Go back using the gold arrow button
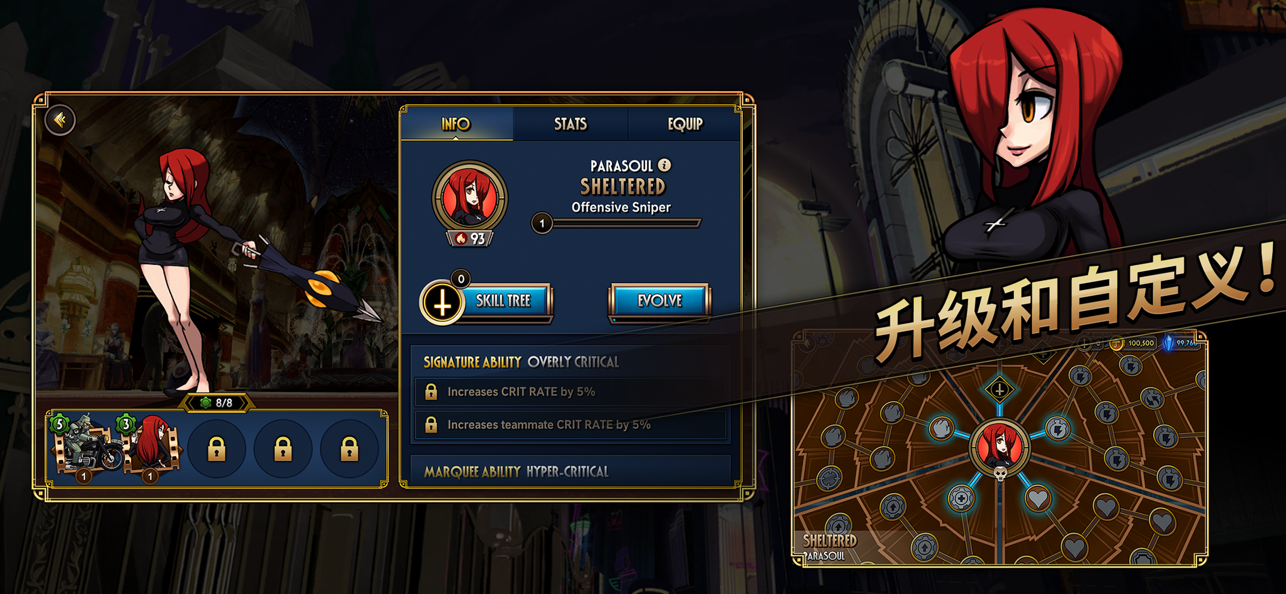1286x594 pixels. [60, 120]
